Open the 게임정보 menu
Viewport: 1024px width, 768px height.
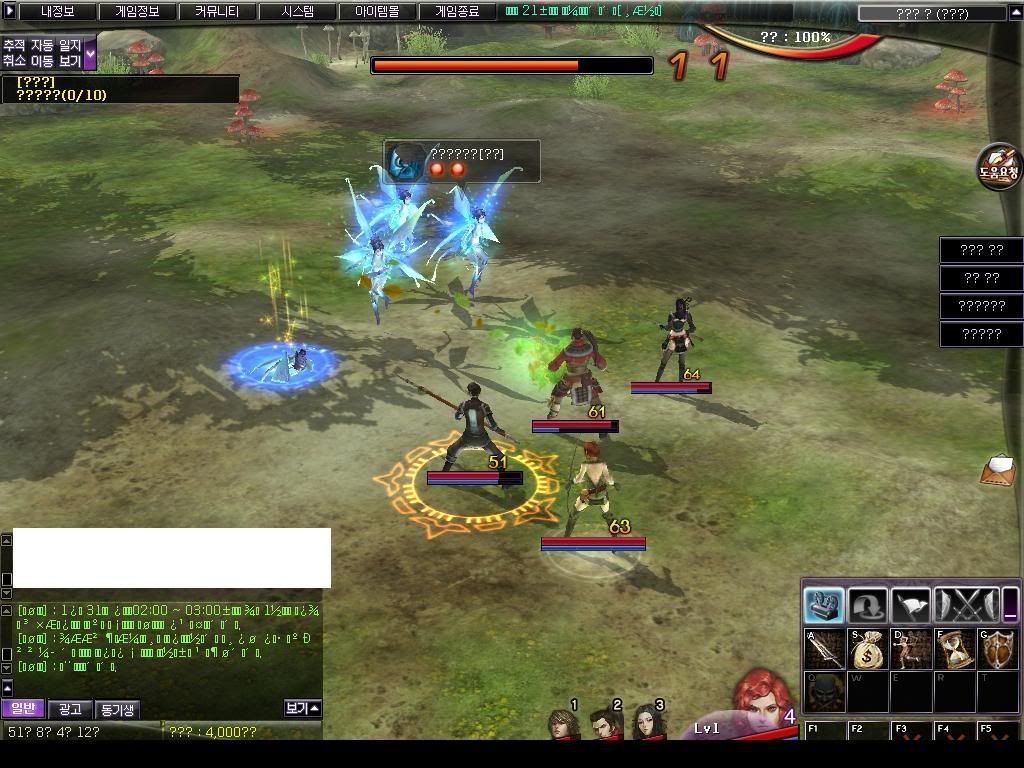137,12
